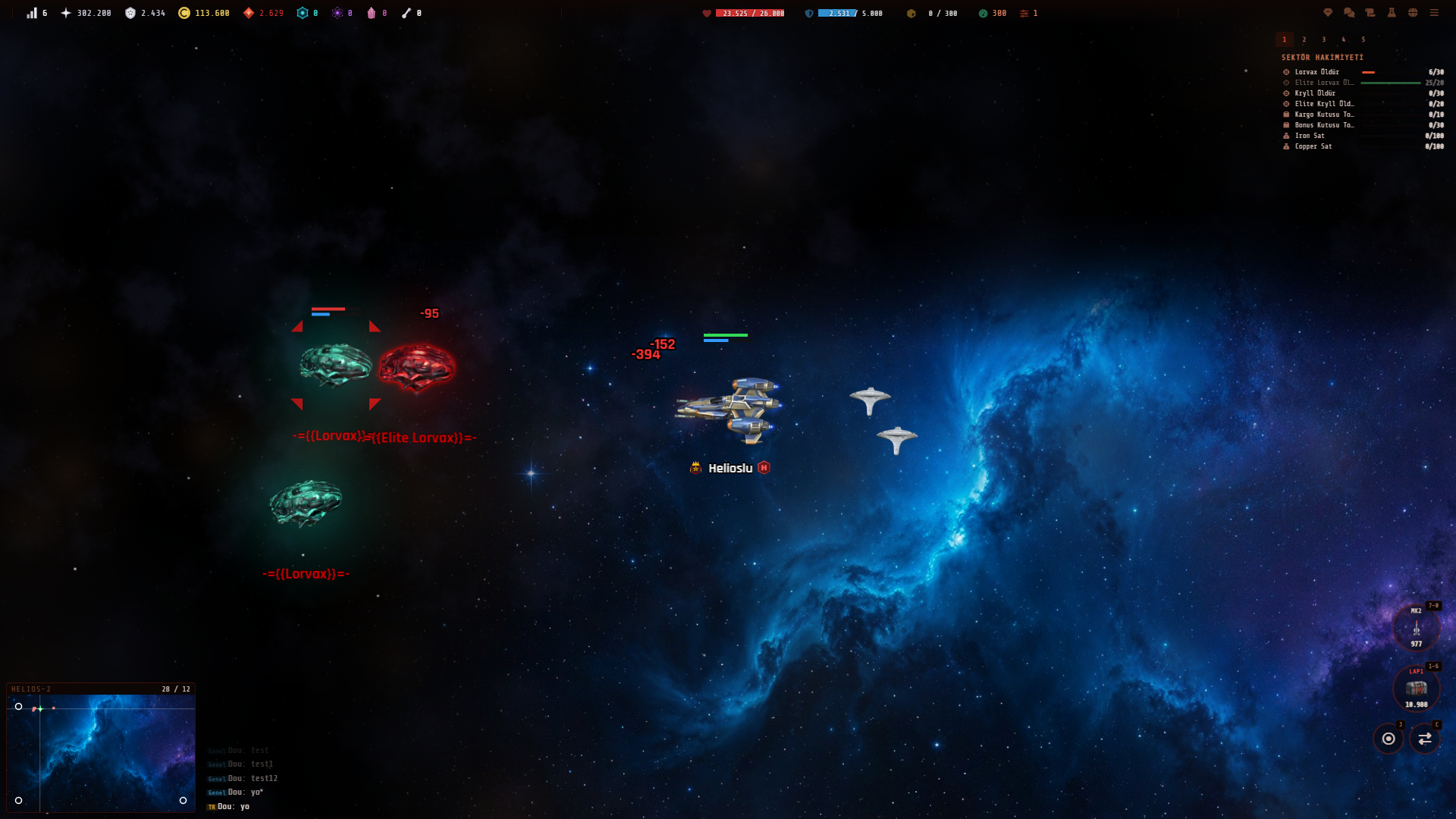Open the hamburger menu top right
1456x819 pixels.
tap(1435, 13)
